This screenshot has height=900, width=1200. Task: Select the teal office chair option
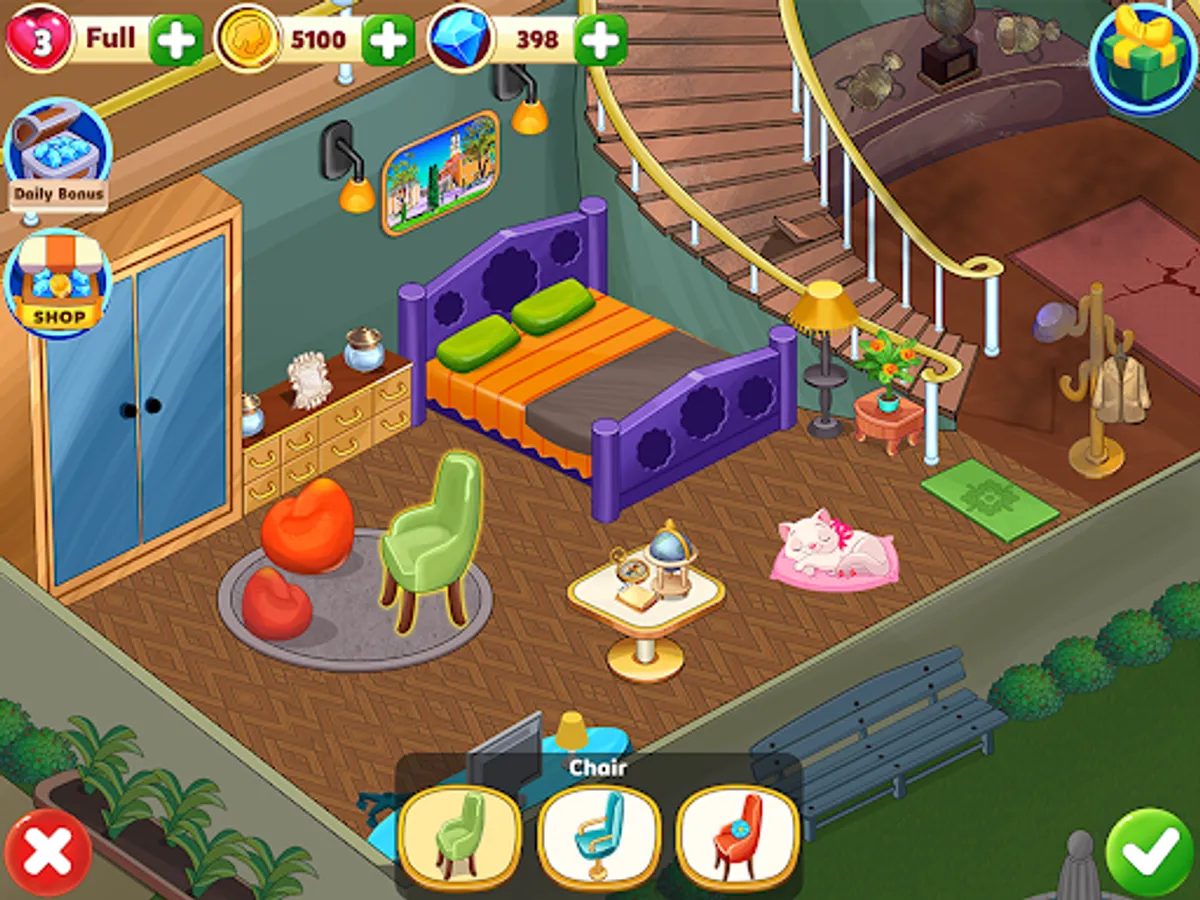pyautogui.click(x=599, y=838)
